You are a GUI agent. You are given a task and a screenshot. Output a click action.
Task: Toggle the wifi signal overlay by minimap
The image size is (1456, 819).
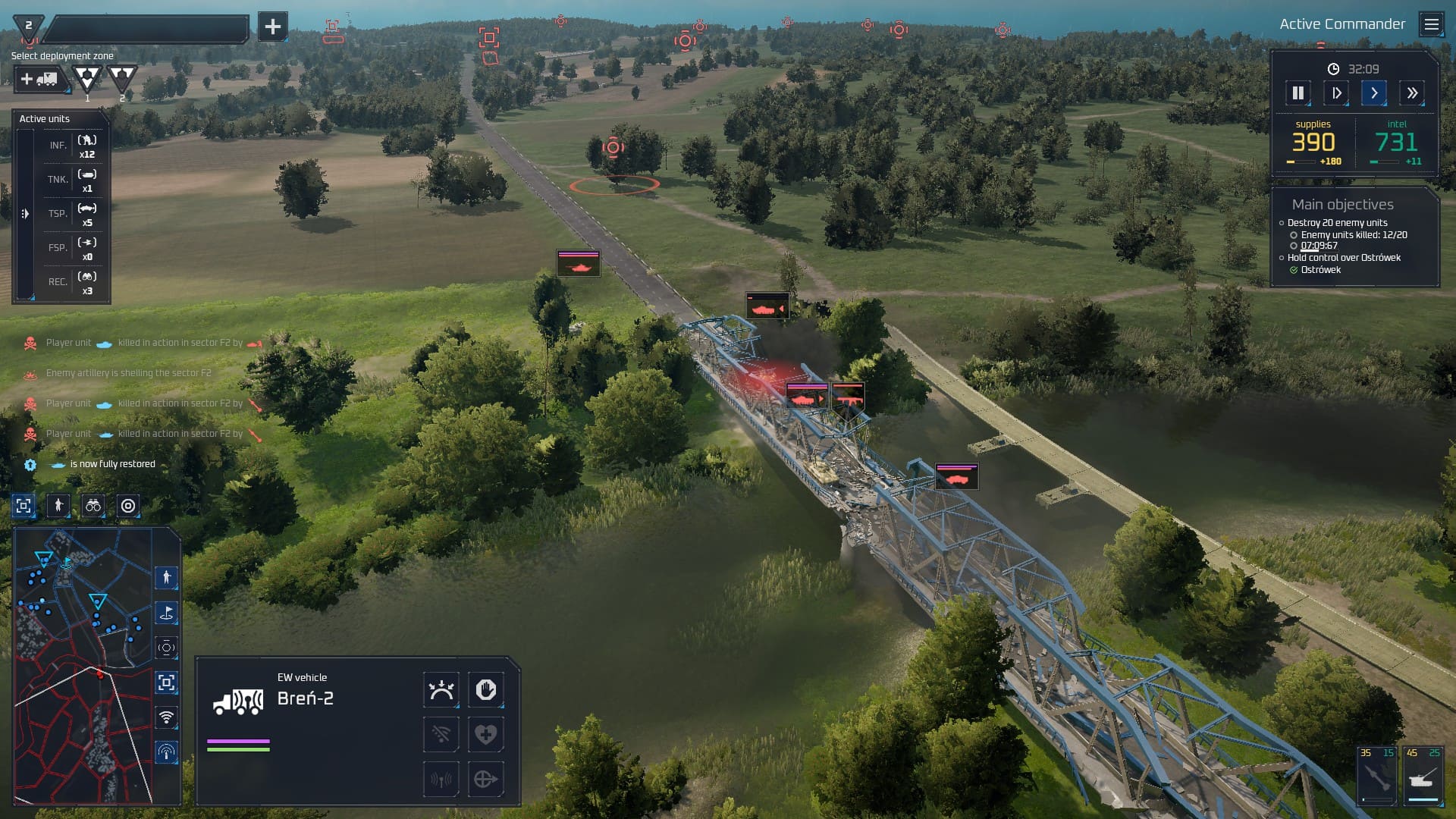coord(166,717)
